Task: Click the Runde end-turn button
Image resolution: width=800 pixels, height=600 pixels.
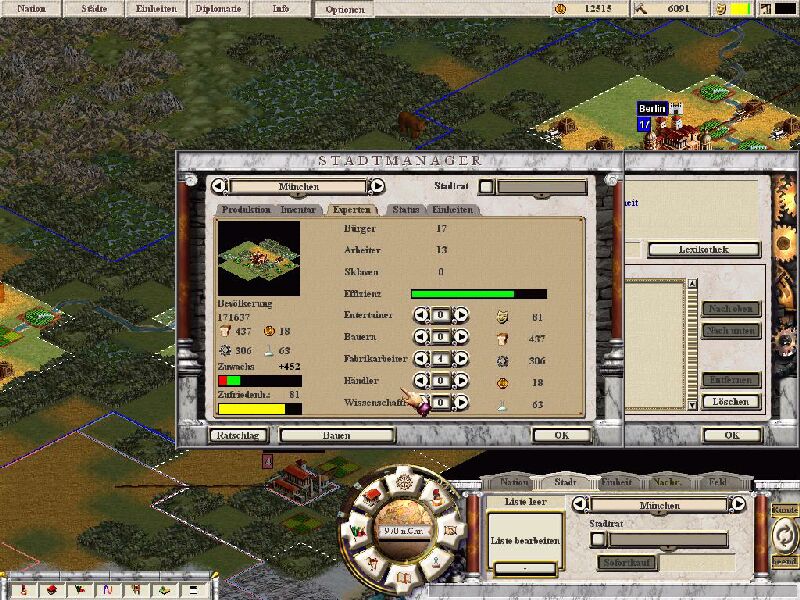Action: pos(786,535)
